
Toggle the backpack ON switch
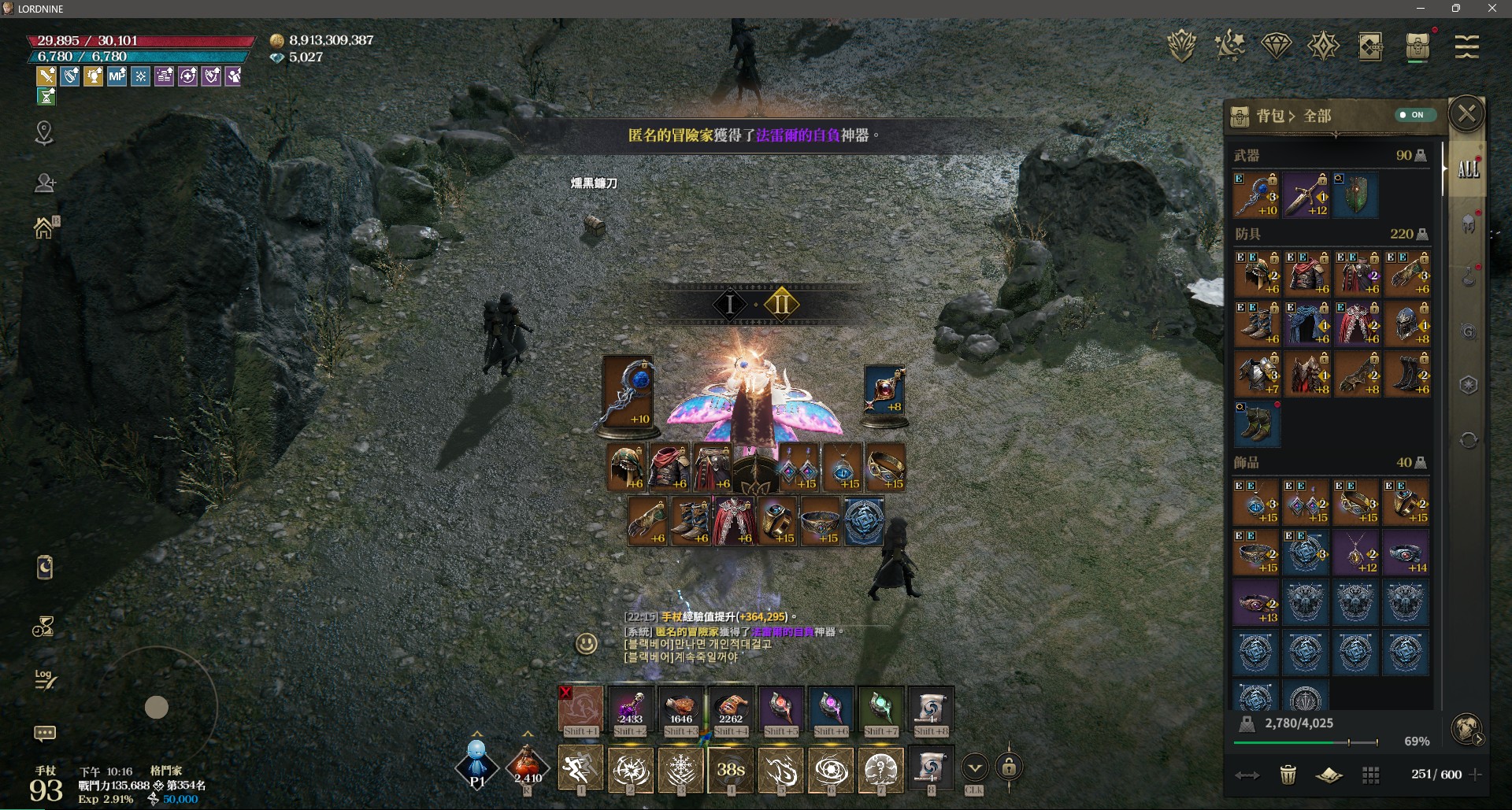pyautogui.click(x=1415, y=115)
